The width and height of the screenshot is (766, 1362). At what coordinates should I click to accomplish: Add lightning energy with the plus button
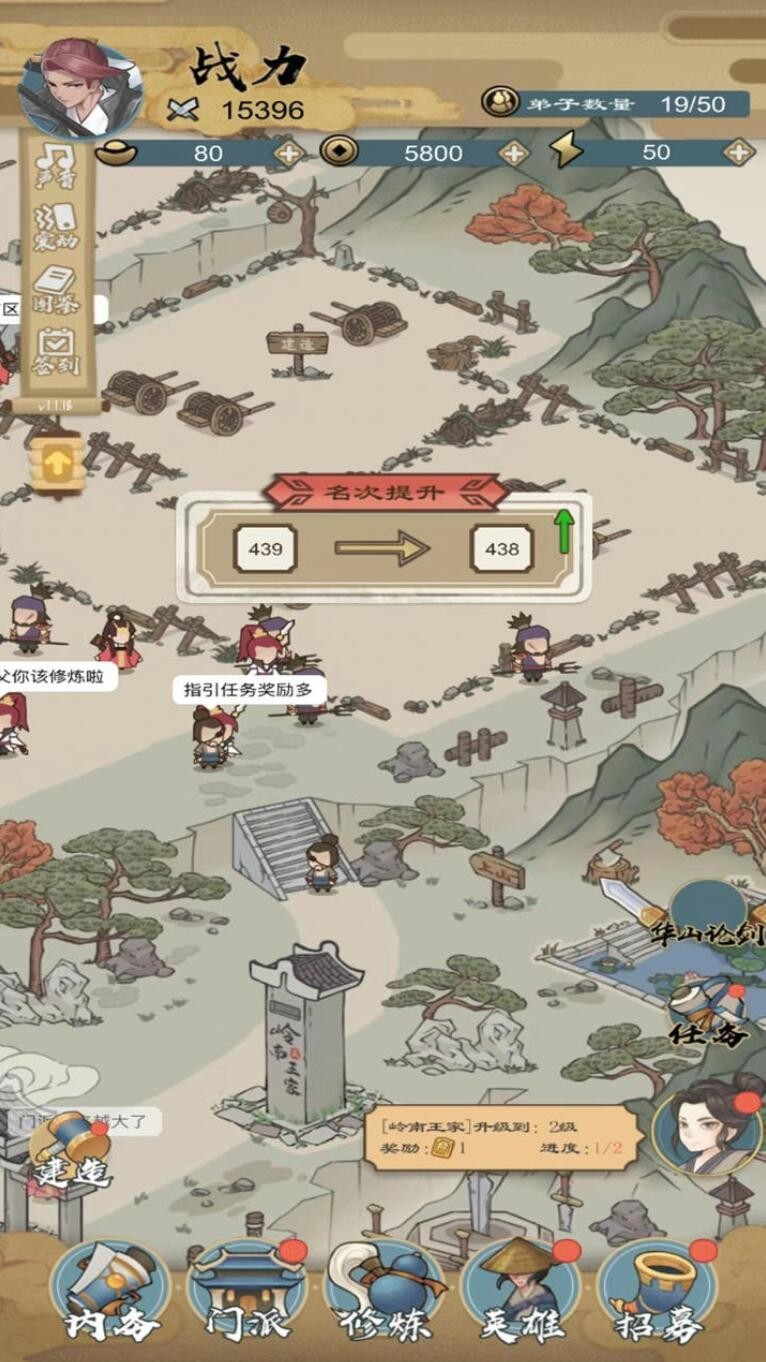pyautogui.click(x=739, y=153)
